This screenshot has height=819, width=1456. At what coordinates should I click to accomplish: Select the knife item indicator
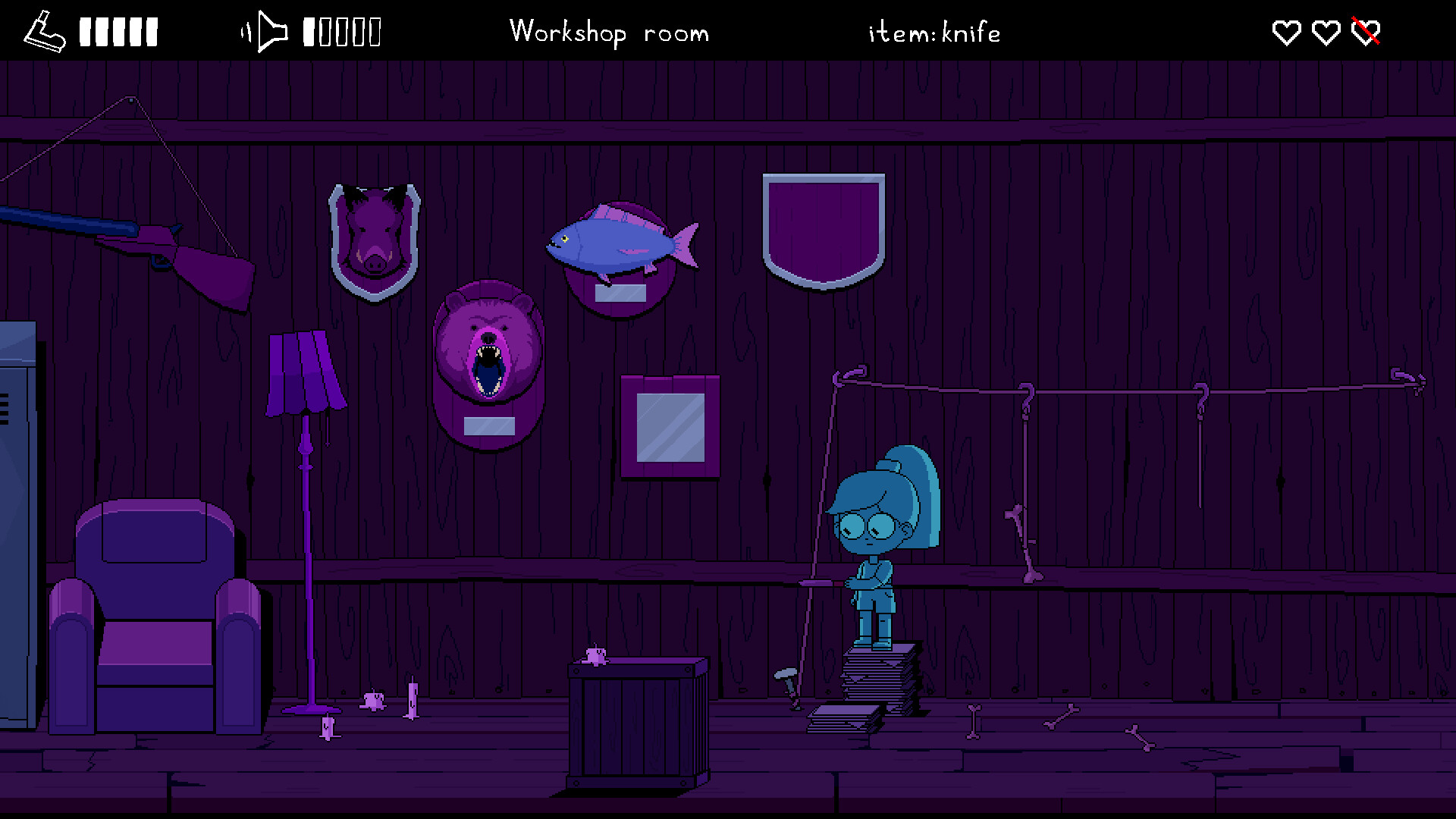[x=934, y=33]
